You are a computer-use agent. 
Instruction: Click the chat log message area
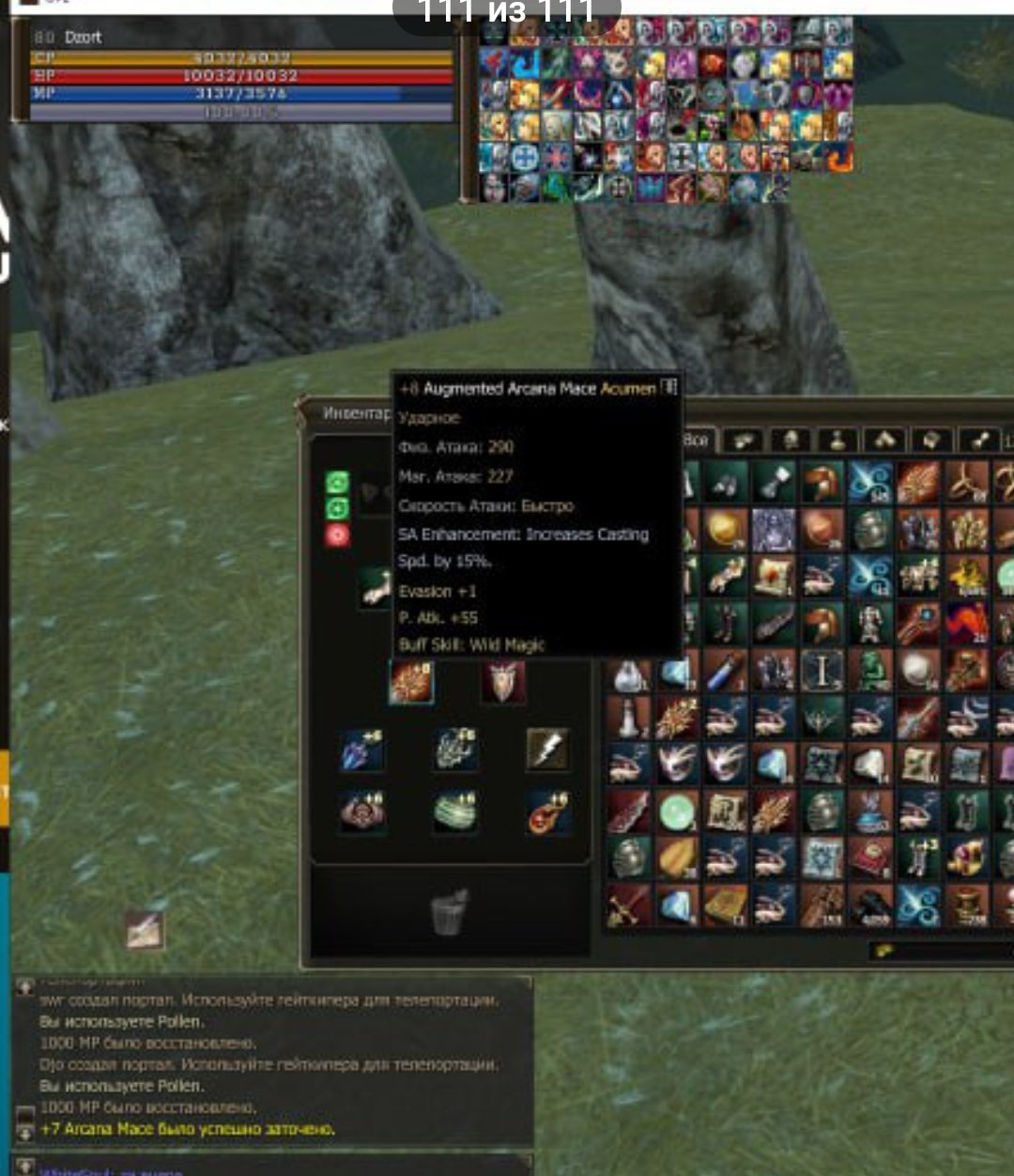pos(272,1061)
